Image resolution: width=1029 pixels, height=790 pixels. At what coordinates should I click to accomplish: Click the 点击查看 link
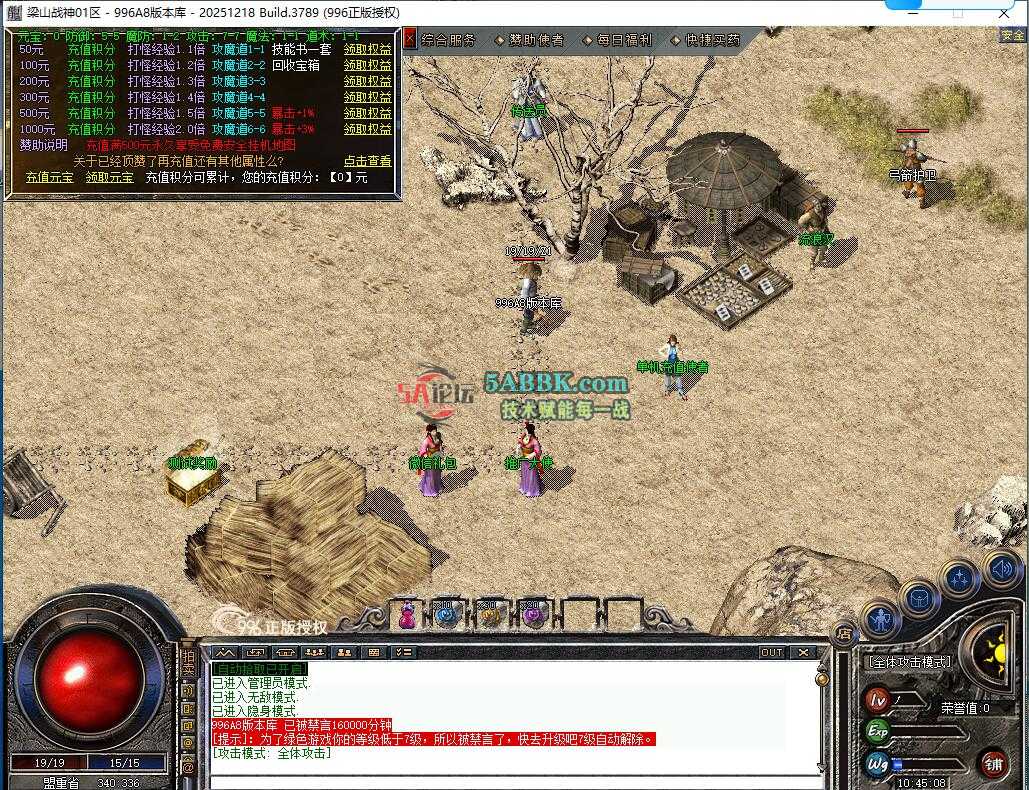[368, 161]
